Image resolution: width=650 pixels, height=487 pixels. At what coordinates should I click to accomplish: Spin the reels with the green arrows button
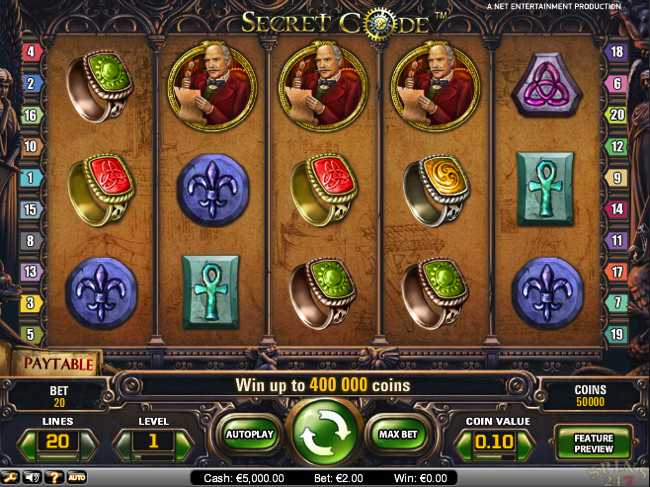(323, 433)
